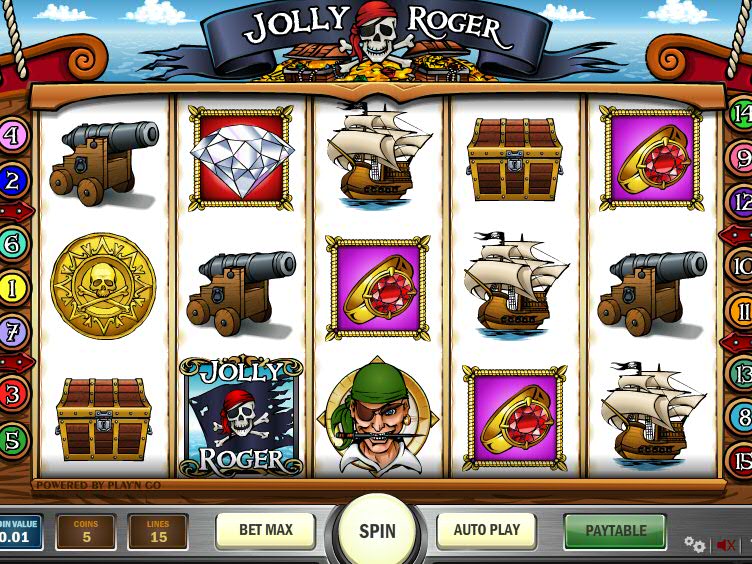The width and height of the screenshot is (752, 564).
Task: Select the pink payline 9 marker
Action: coord(741,158)
